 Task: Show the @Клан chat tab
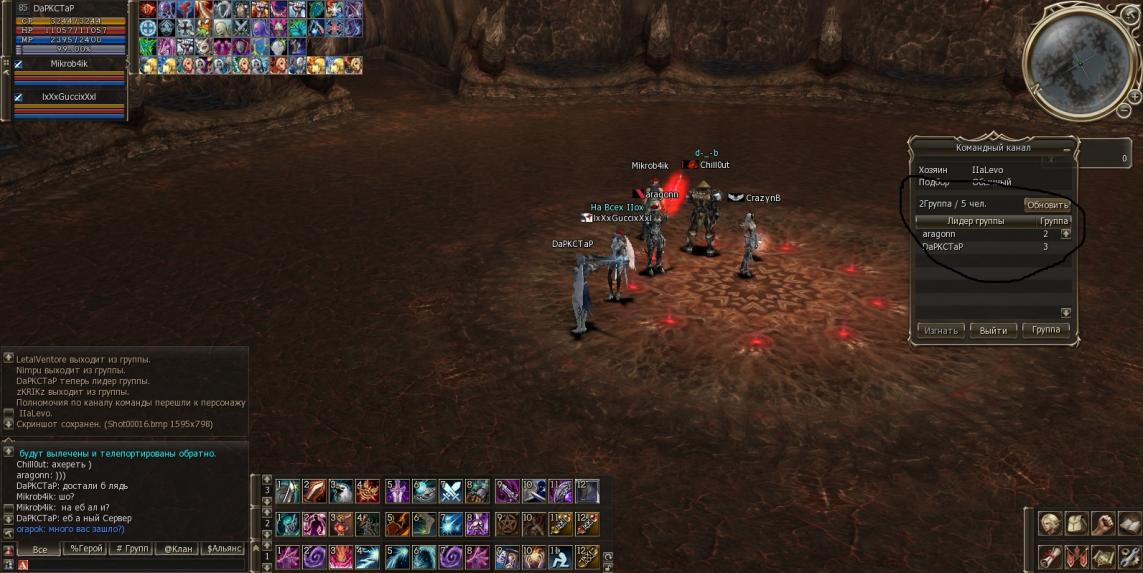tap(179, 549)
